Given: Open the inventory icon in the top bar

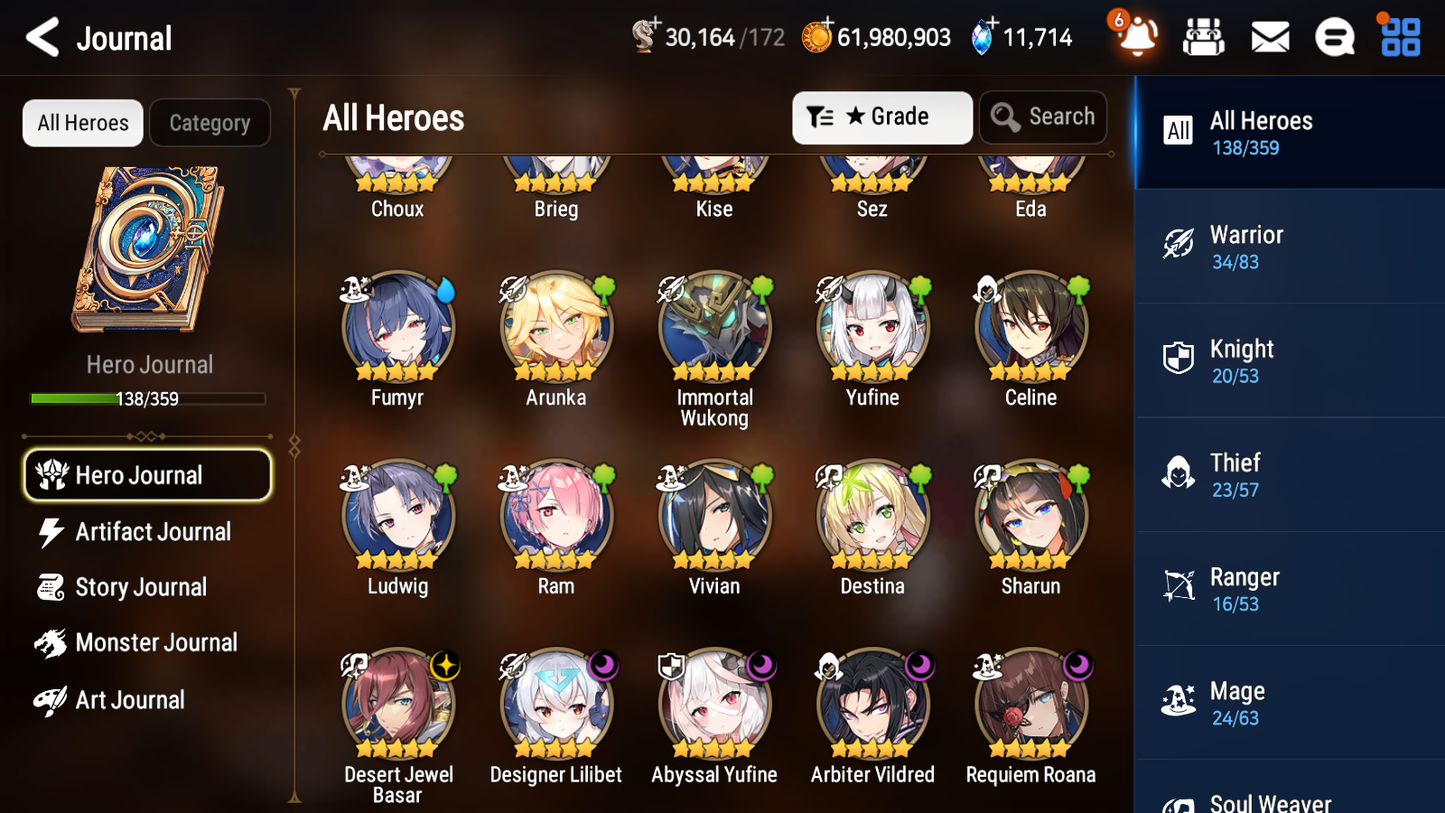Looking at the screenshot, I should [x=1203, y=36].
